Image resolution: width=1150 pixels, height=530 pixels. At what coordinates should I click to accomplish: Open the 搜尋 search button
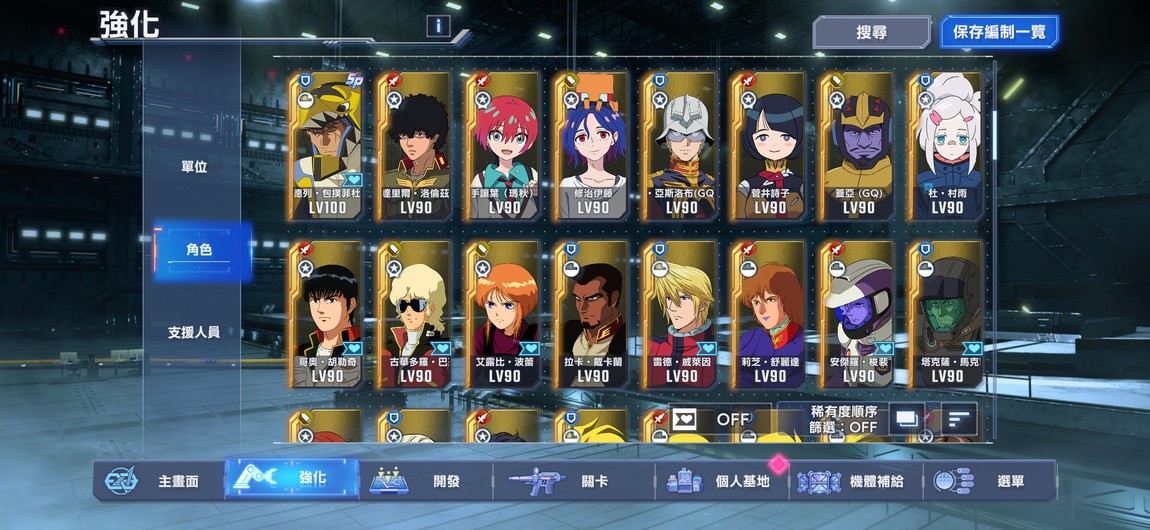pos(871,32)
